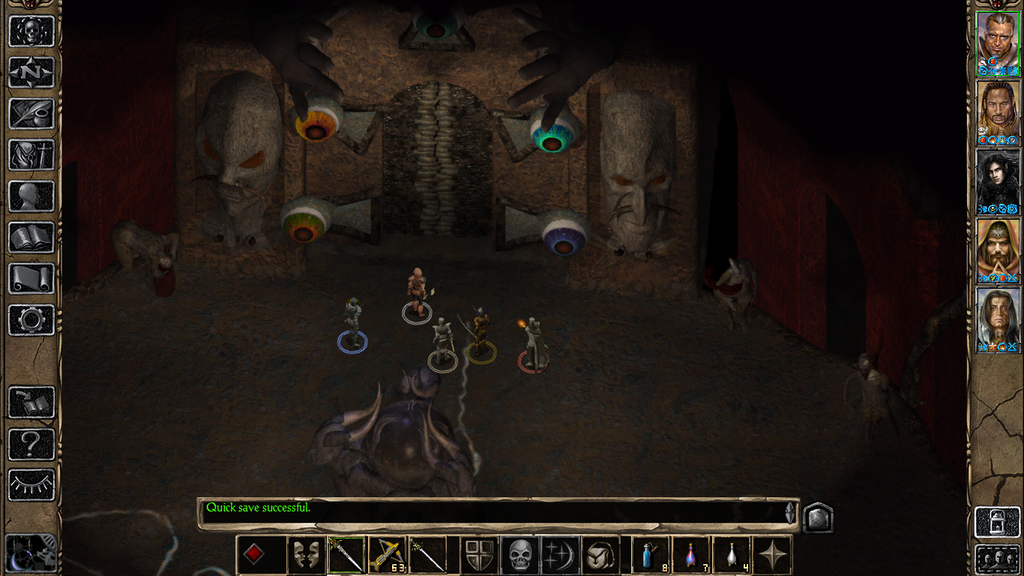The width and height of the screenshot is (1024, 576).
Task: Select all party members button
Action: pos(997,558)
